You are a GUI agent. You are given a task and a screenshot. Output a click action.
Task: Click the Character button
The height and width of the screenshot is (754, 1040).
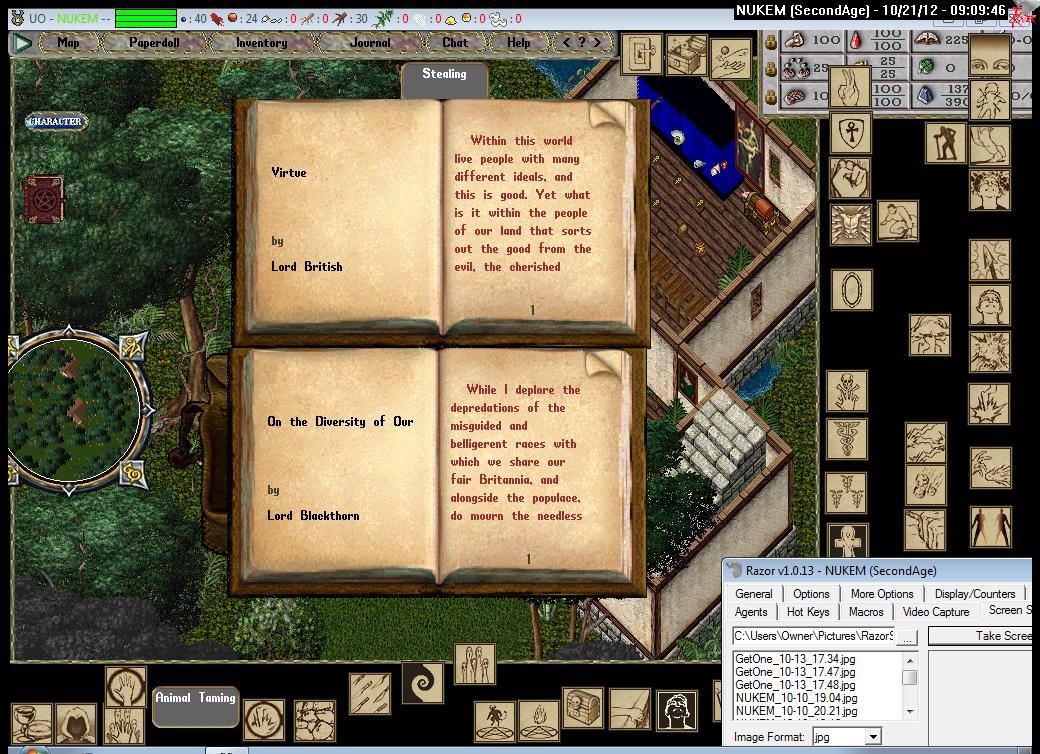(55, 122)
